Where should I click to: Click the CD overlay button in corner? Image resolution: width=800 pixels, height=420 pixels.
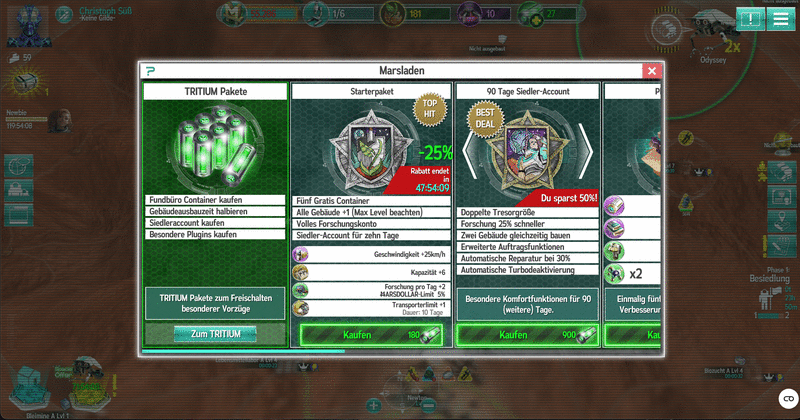[x=787, y=399]
